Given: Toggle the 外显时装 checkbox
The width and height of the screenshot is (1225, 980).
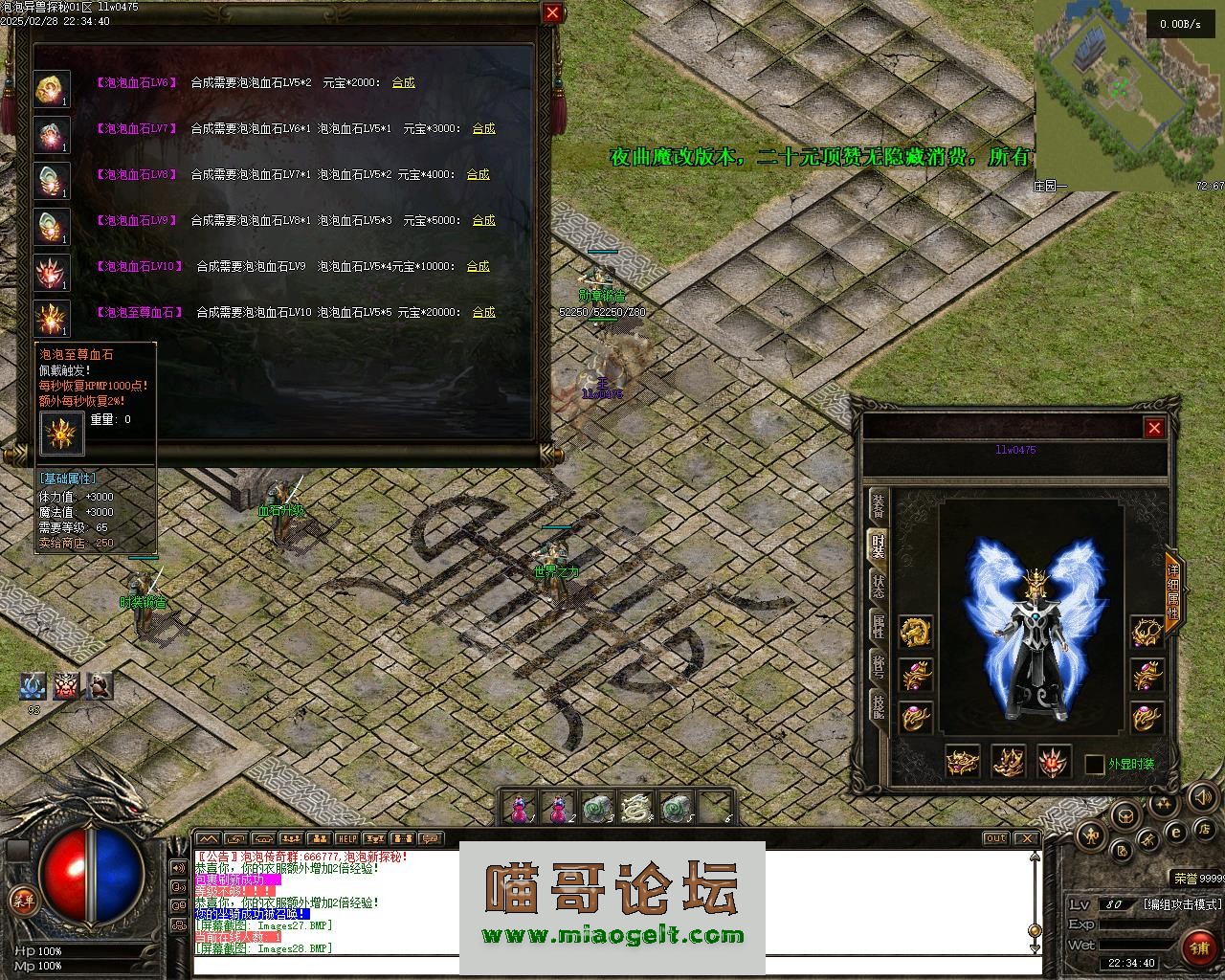Looking at the screenshot, I should [x=1095, y=764].
